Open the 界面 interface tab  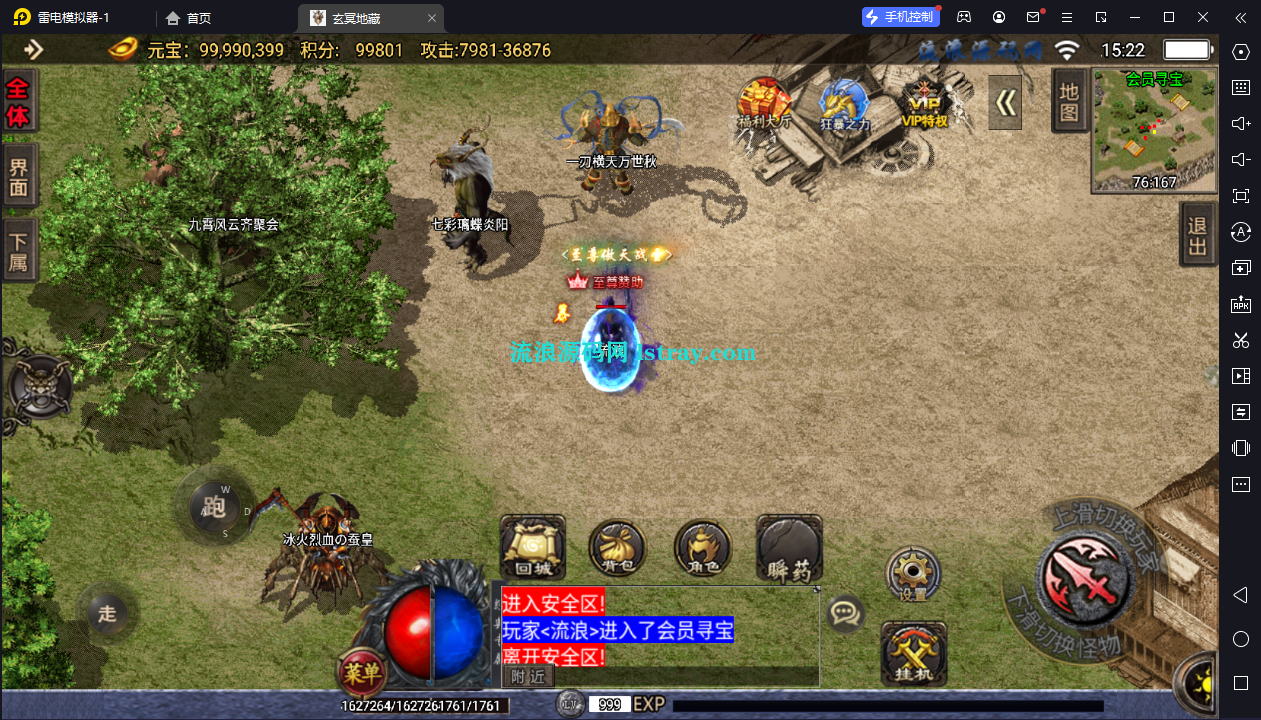pyautogui.click(x=19, y=177)
